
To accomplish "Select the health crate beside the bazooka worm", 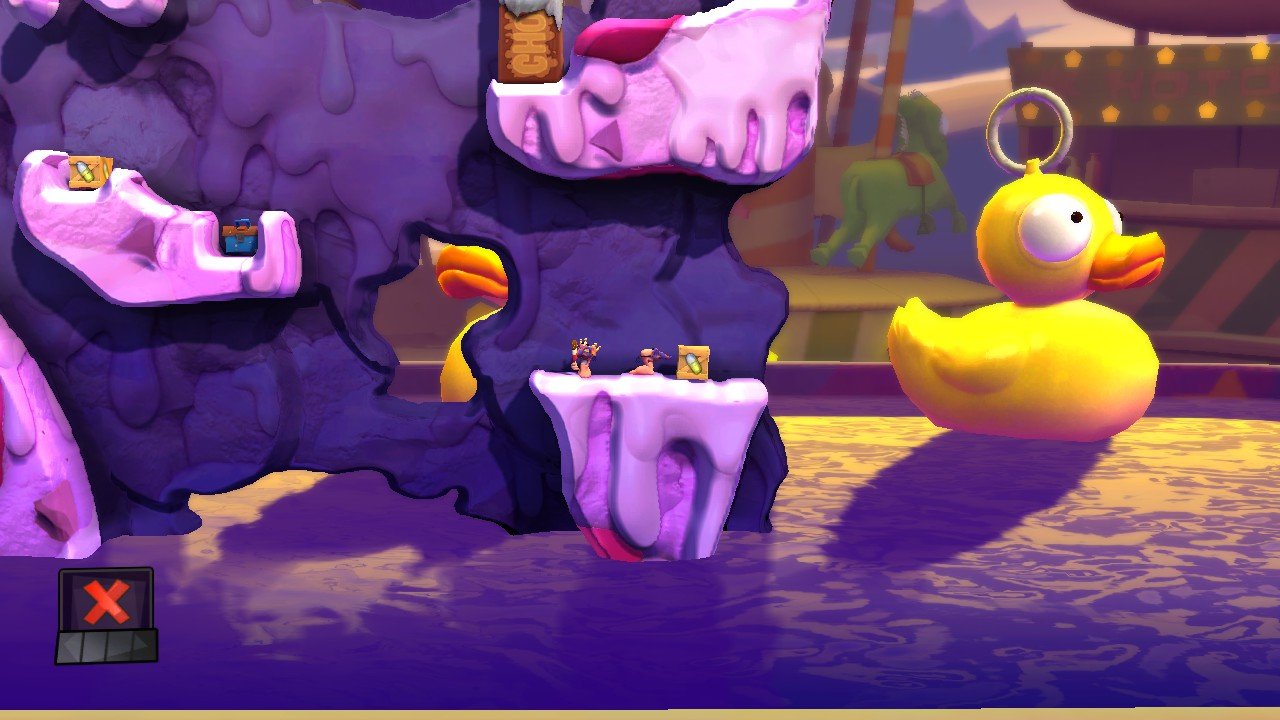I will [693, 360].
